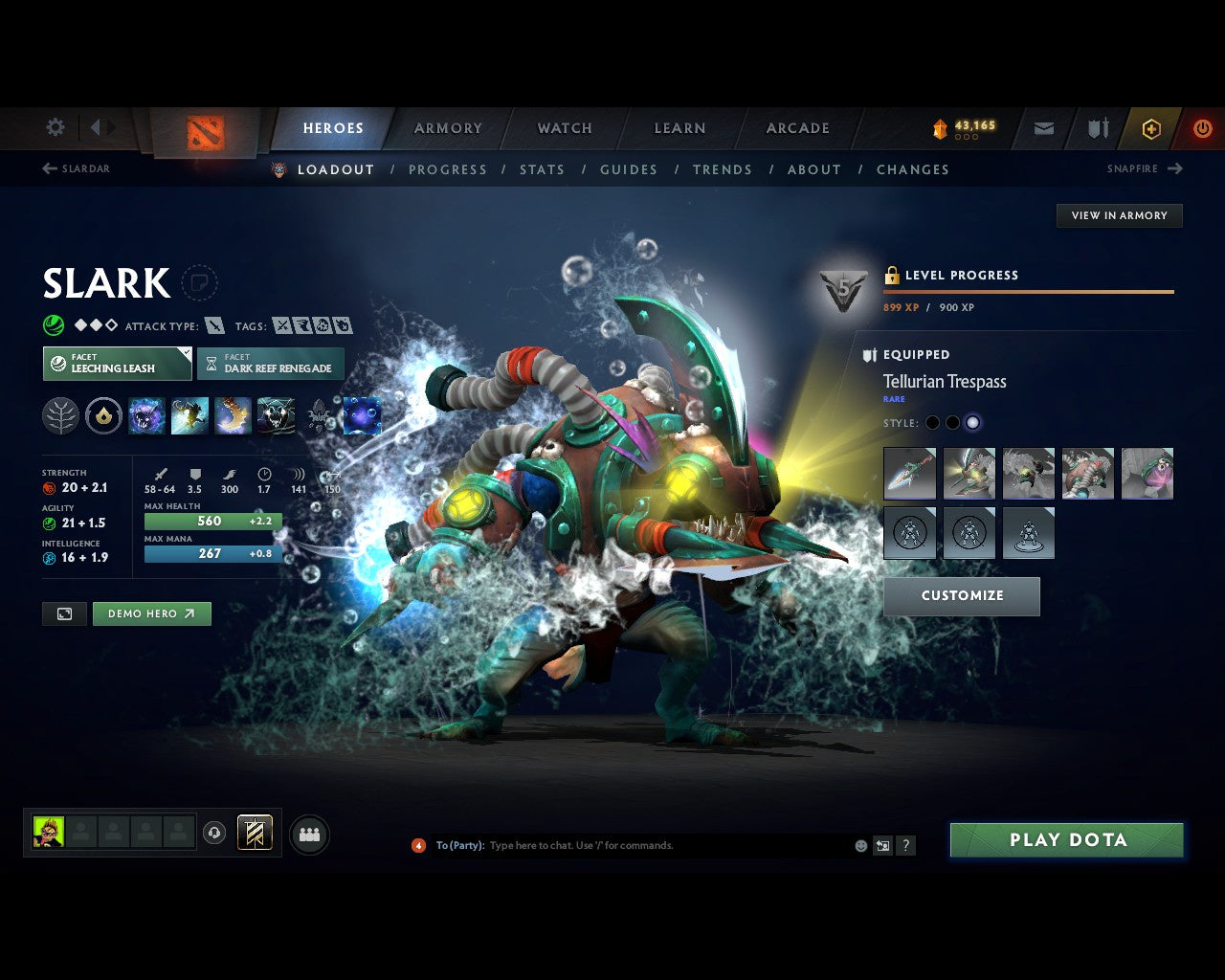The width and height of the screenshot is (1225, 980).
Task: Click the VIEW IN ARMORY button
Action: tap(1119, 215)
